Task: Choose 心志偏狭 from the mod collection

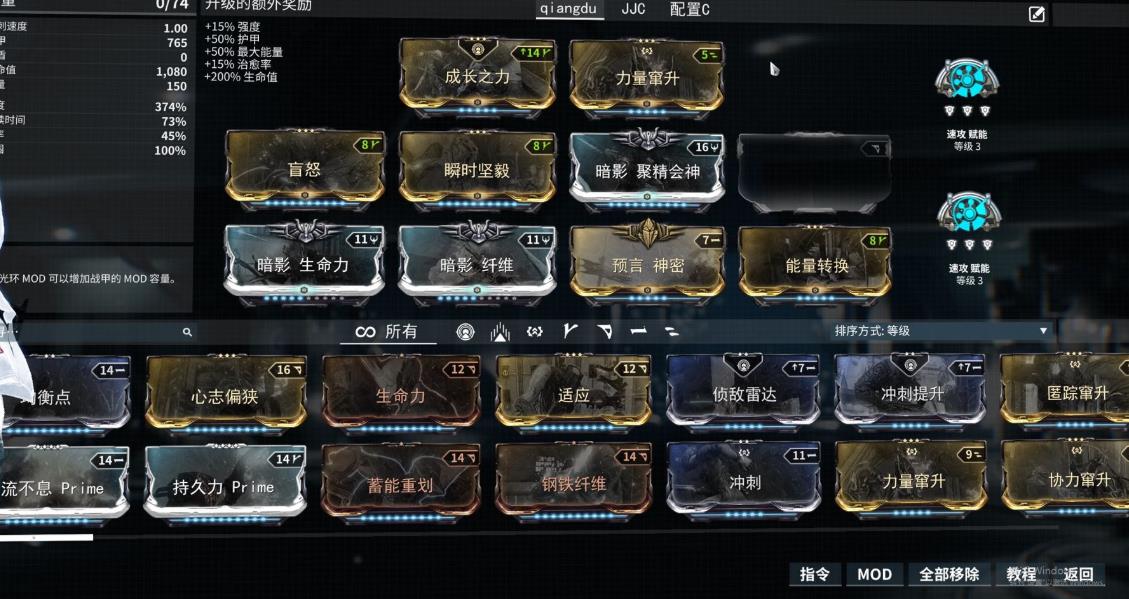Action: (x=226, y=394)
